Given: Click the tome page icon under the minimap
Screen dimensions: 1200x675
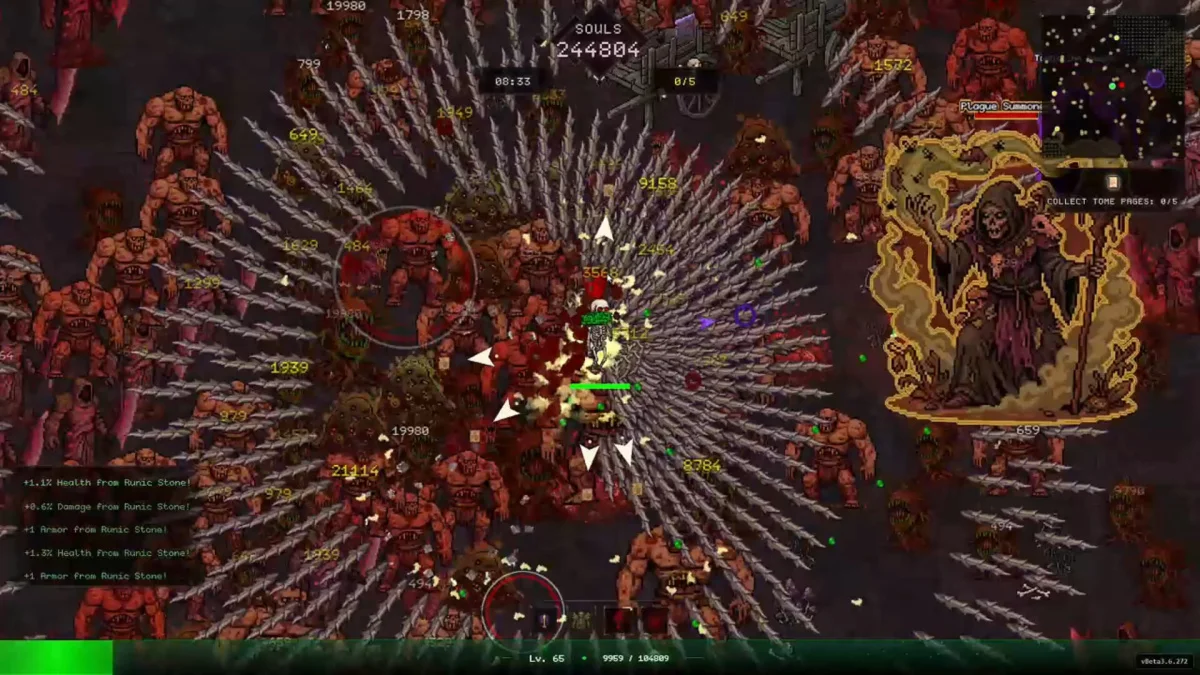Looking at the screenshot, I should tap(1112, 182).
